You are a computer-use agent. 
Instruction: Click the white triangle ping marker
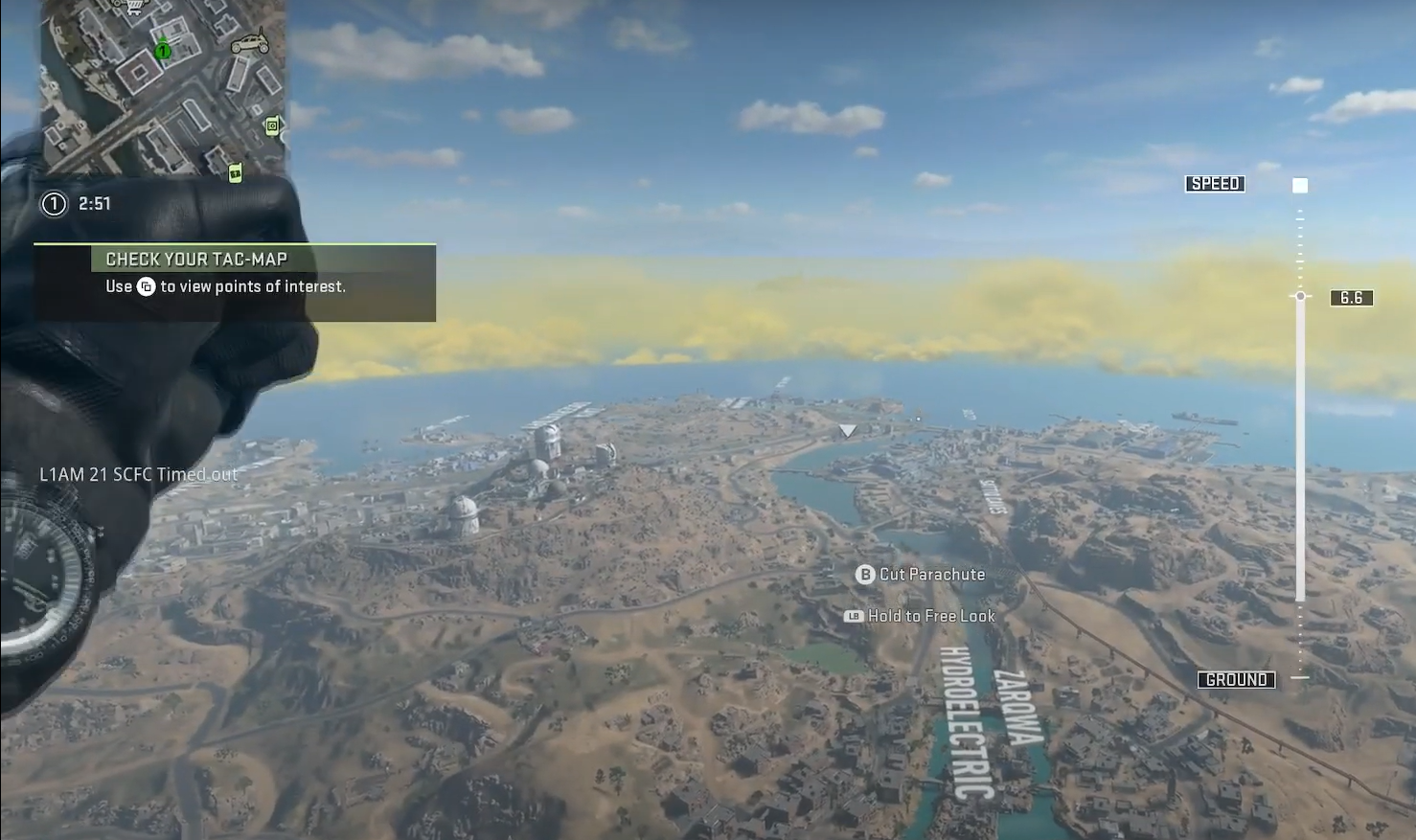click(x=847, y=431)
